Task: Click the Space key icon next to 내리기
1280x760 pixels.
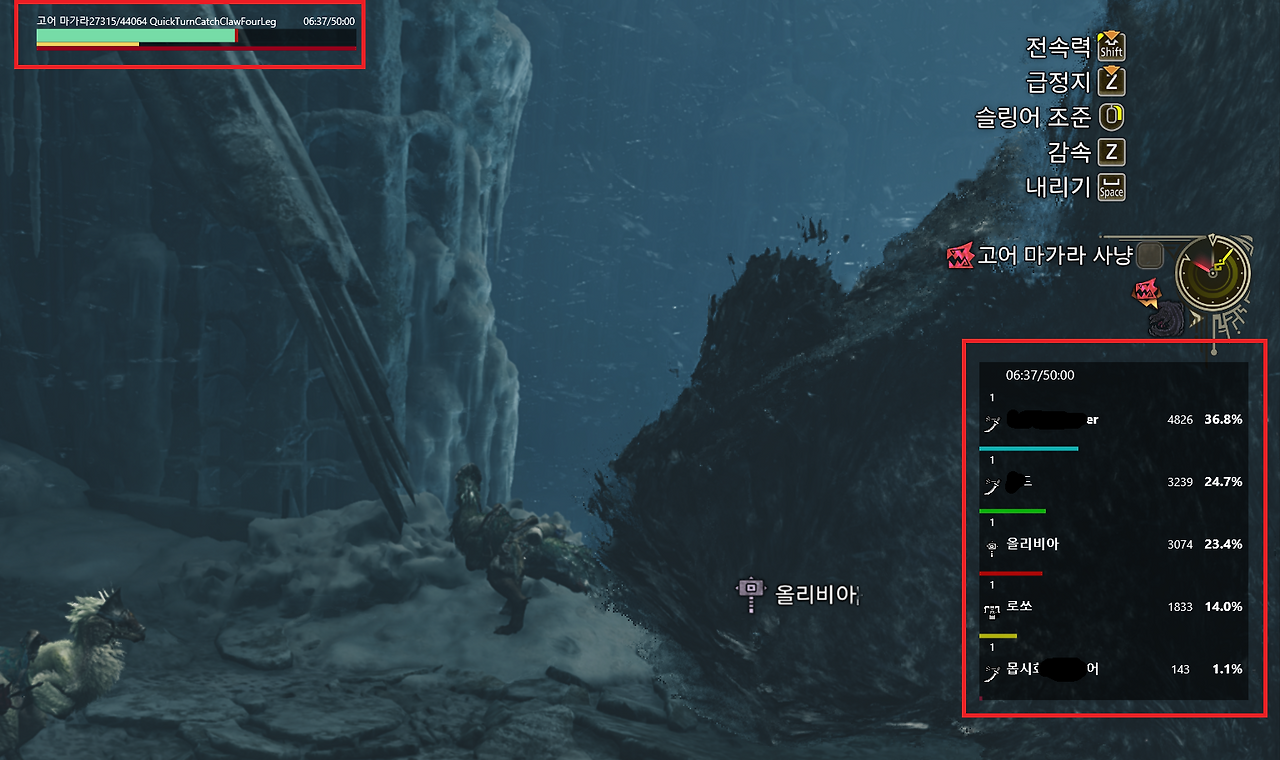Action: pyautogui.click(x=1110, y=187)
